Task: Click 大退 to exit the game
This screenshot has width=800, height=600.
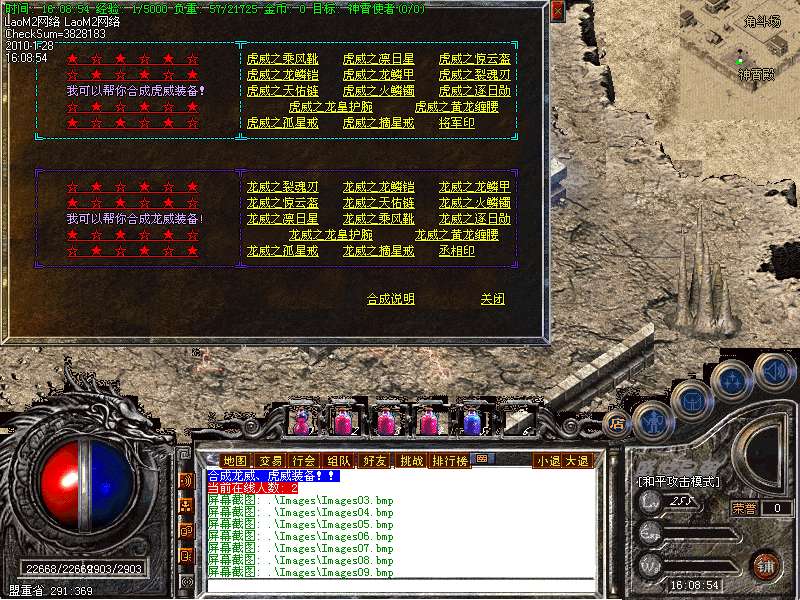Action: coord(577,461)
